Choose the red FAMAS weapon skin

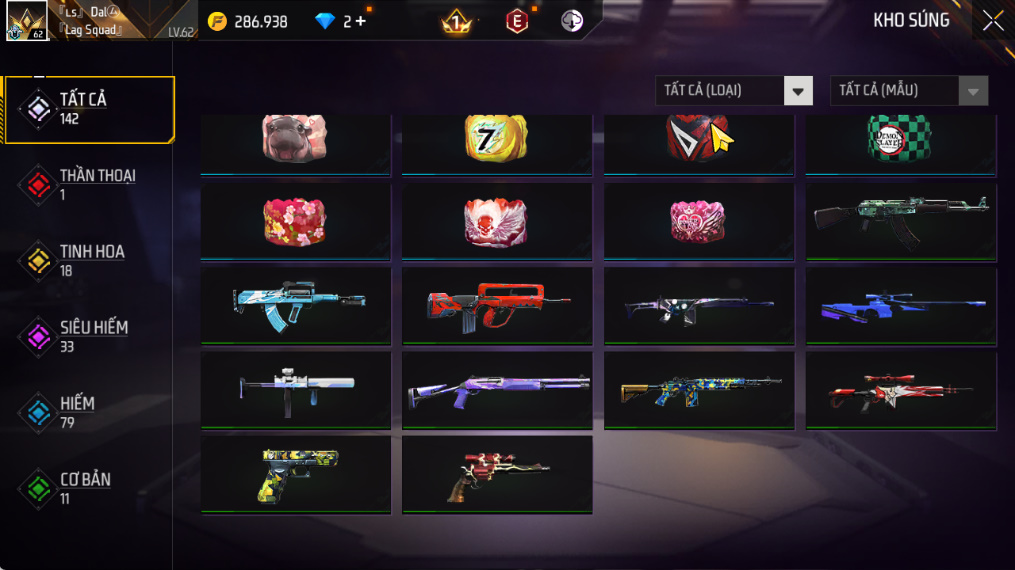[x=496, y=304]
